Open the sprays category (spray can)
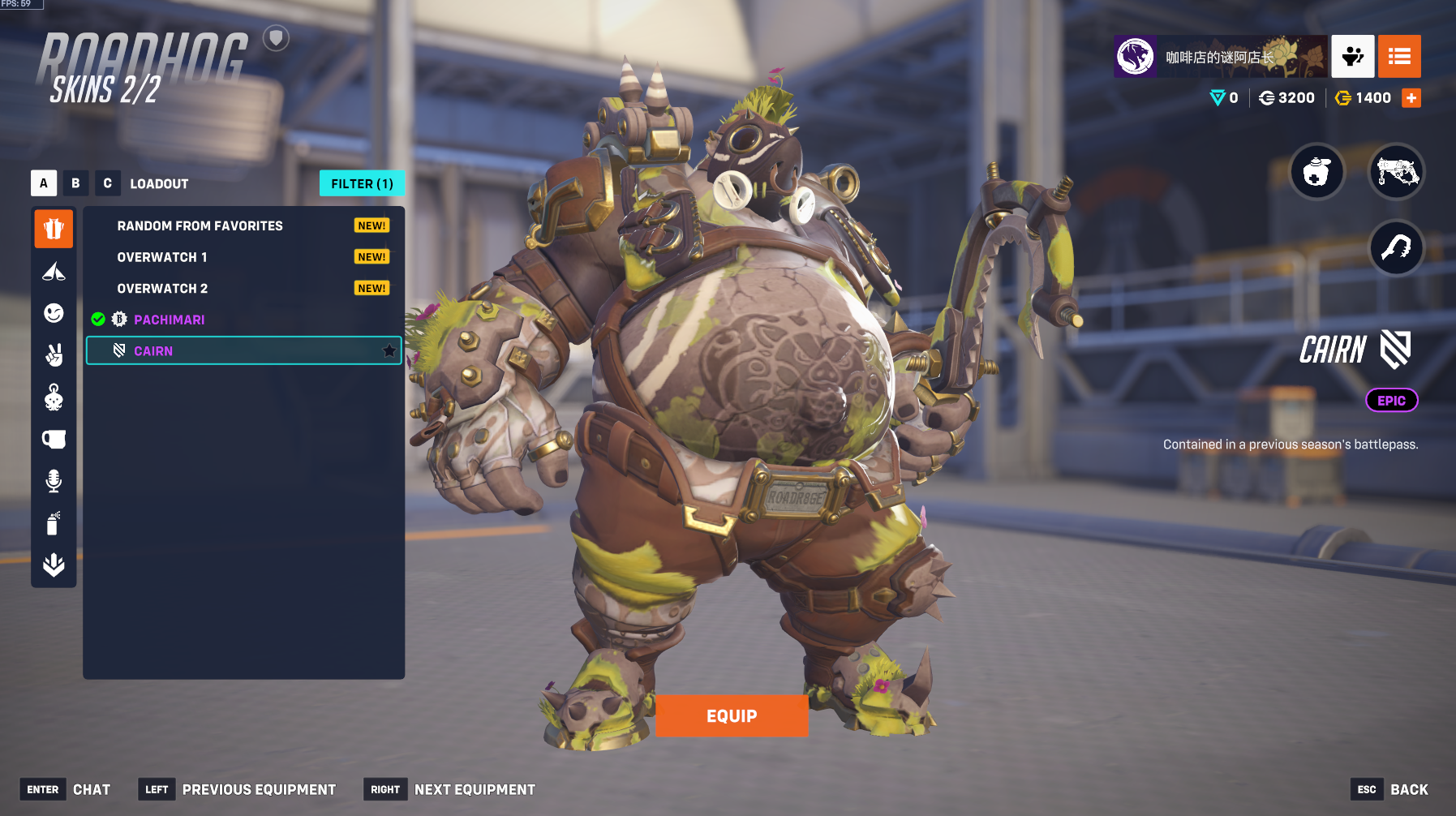The height and width of the screenshot is (816, 1456). click(x=54, y=523)
